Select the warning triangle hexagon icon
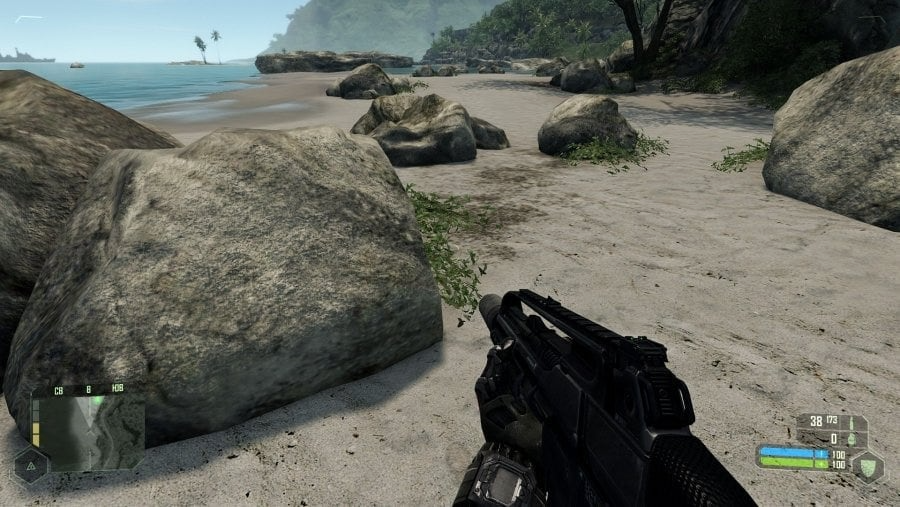This screenshot has height=507, width=900. click(29, 465)
